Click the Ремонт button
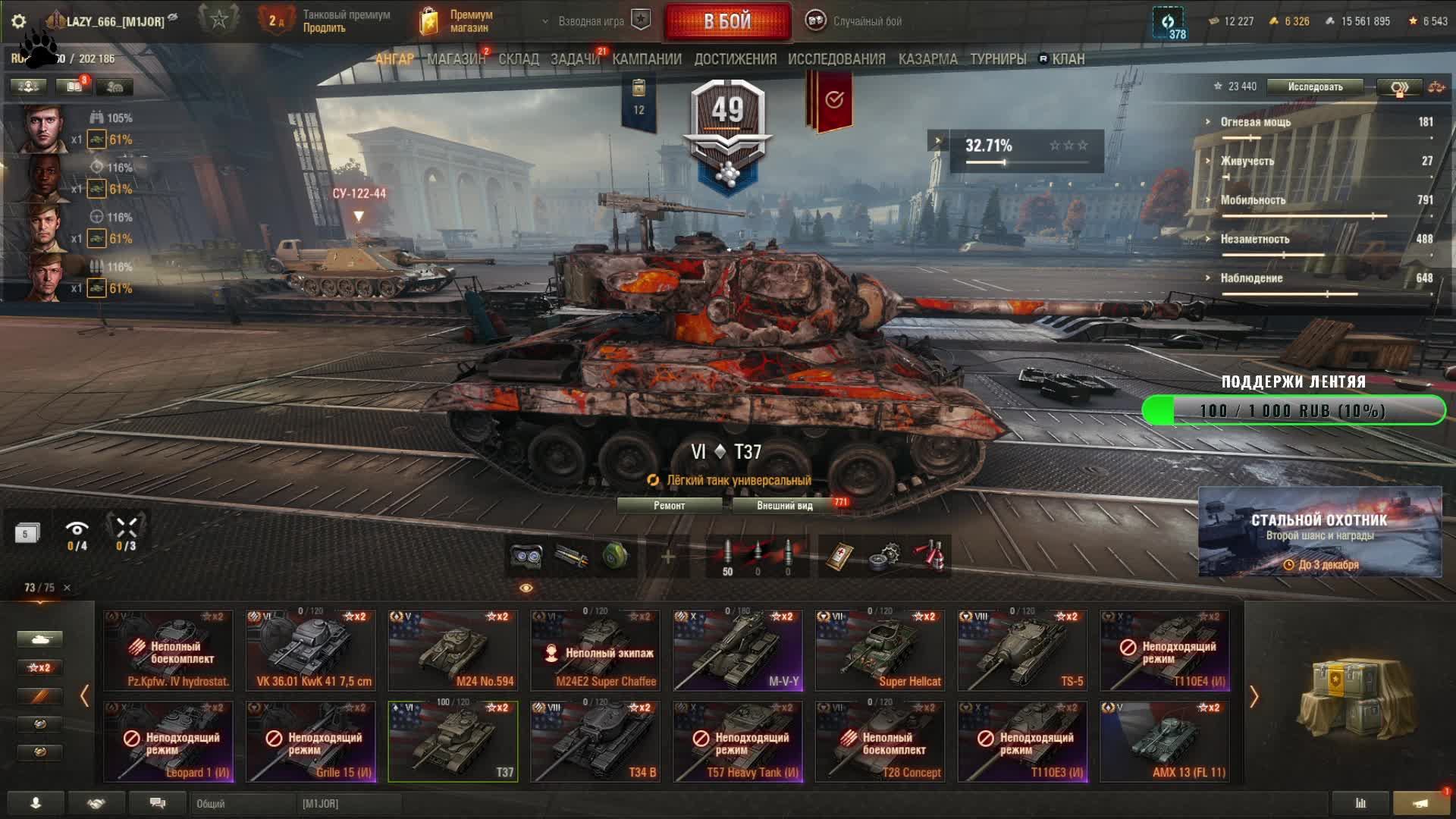The image size is (1456, 819). pyautogui.click(x=669, y=506)
